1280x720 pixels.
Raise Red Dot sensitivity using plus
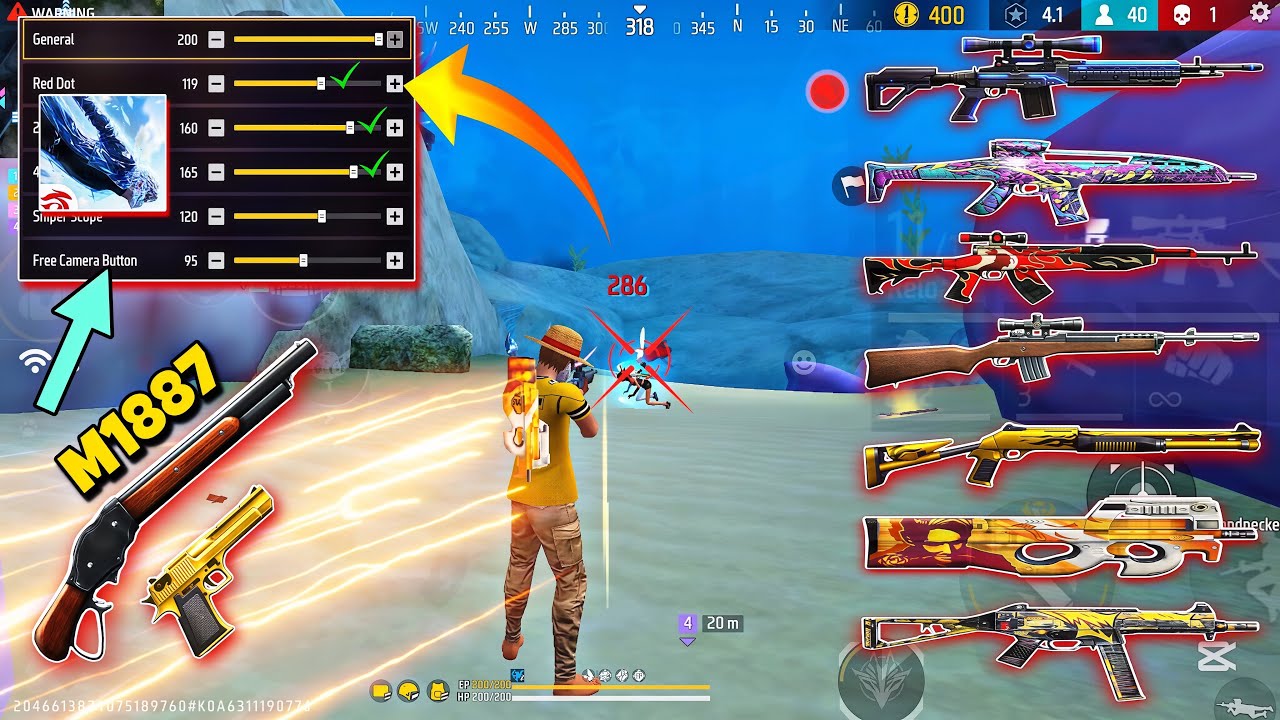pyautogui.click(x=395, y=84)
